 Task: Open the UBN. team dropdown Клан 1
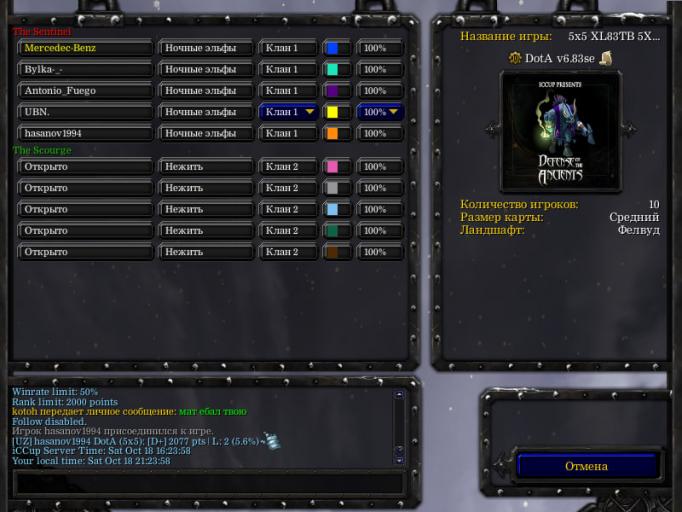(x=289, y=112)
